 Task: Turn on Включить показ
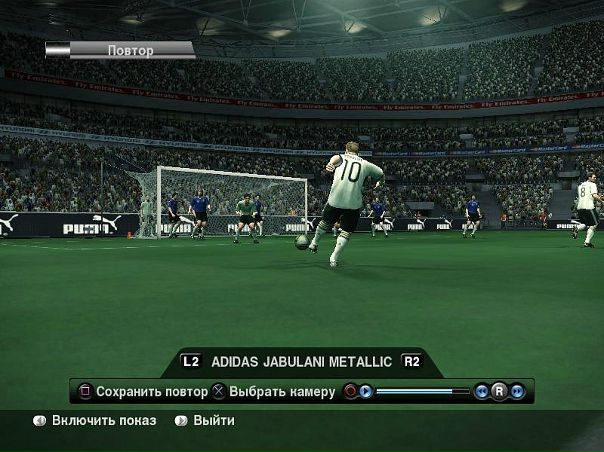104,421
